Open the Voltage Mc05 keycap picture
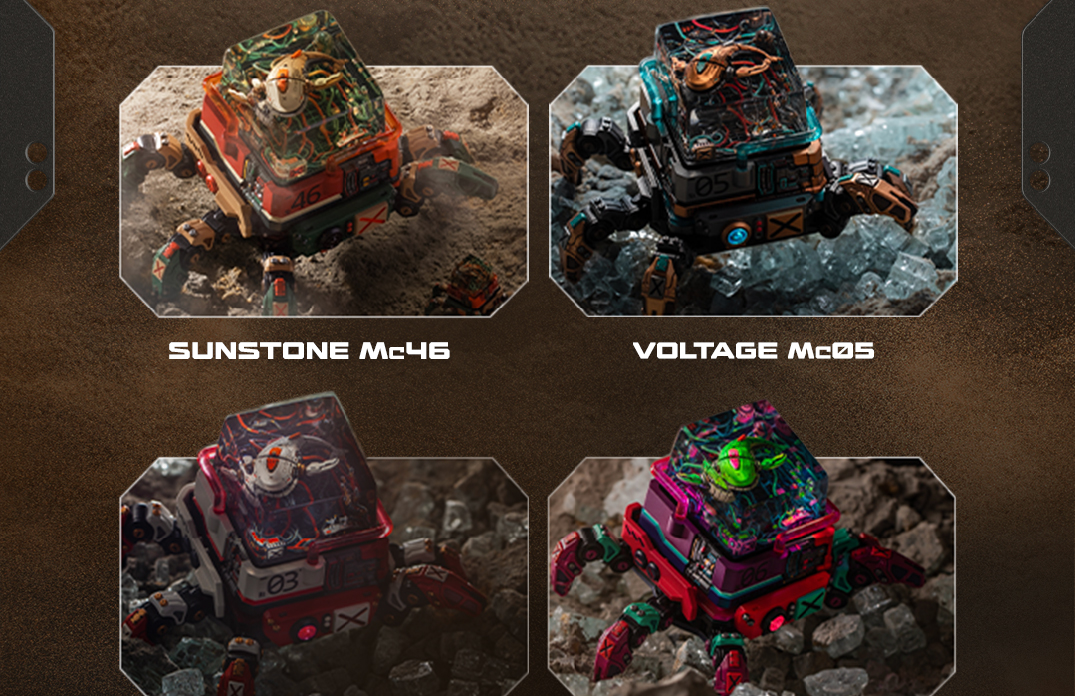 coord(752,190)
